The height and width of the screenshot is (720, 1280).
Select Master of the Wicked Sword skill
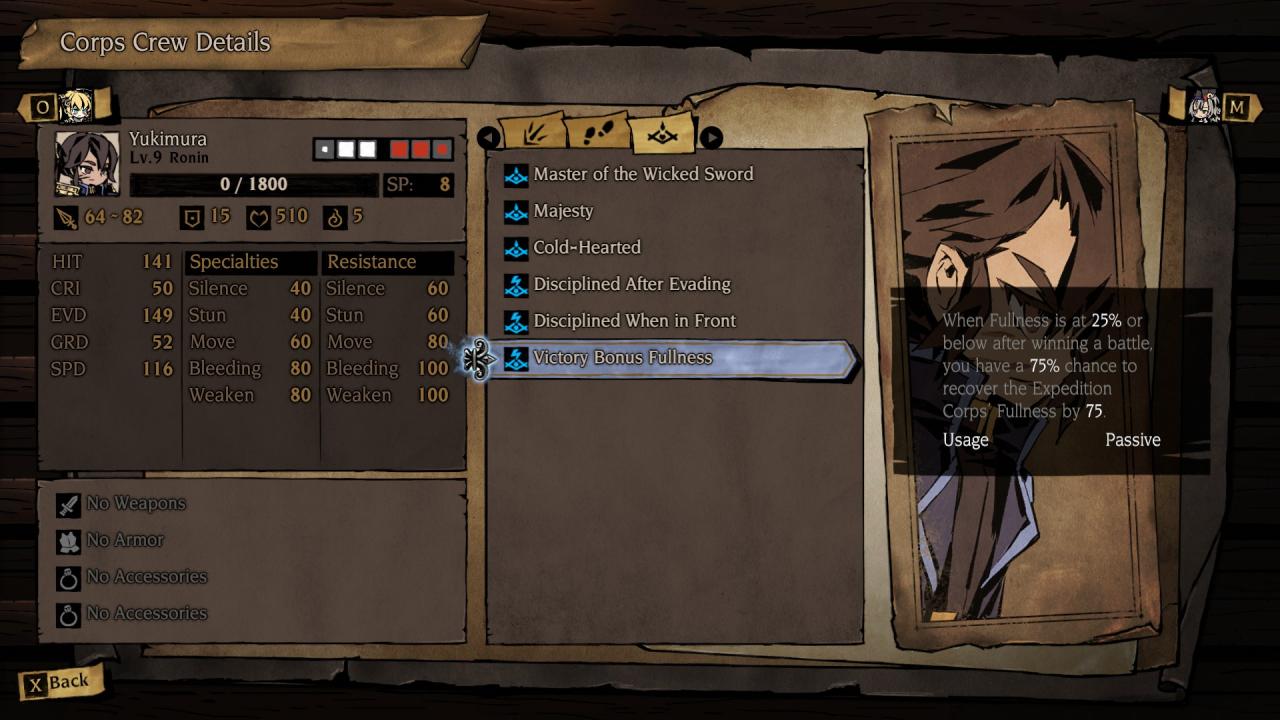643,175
